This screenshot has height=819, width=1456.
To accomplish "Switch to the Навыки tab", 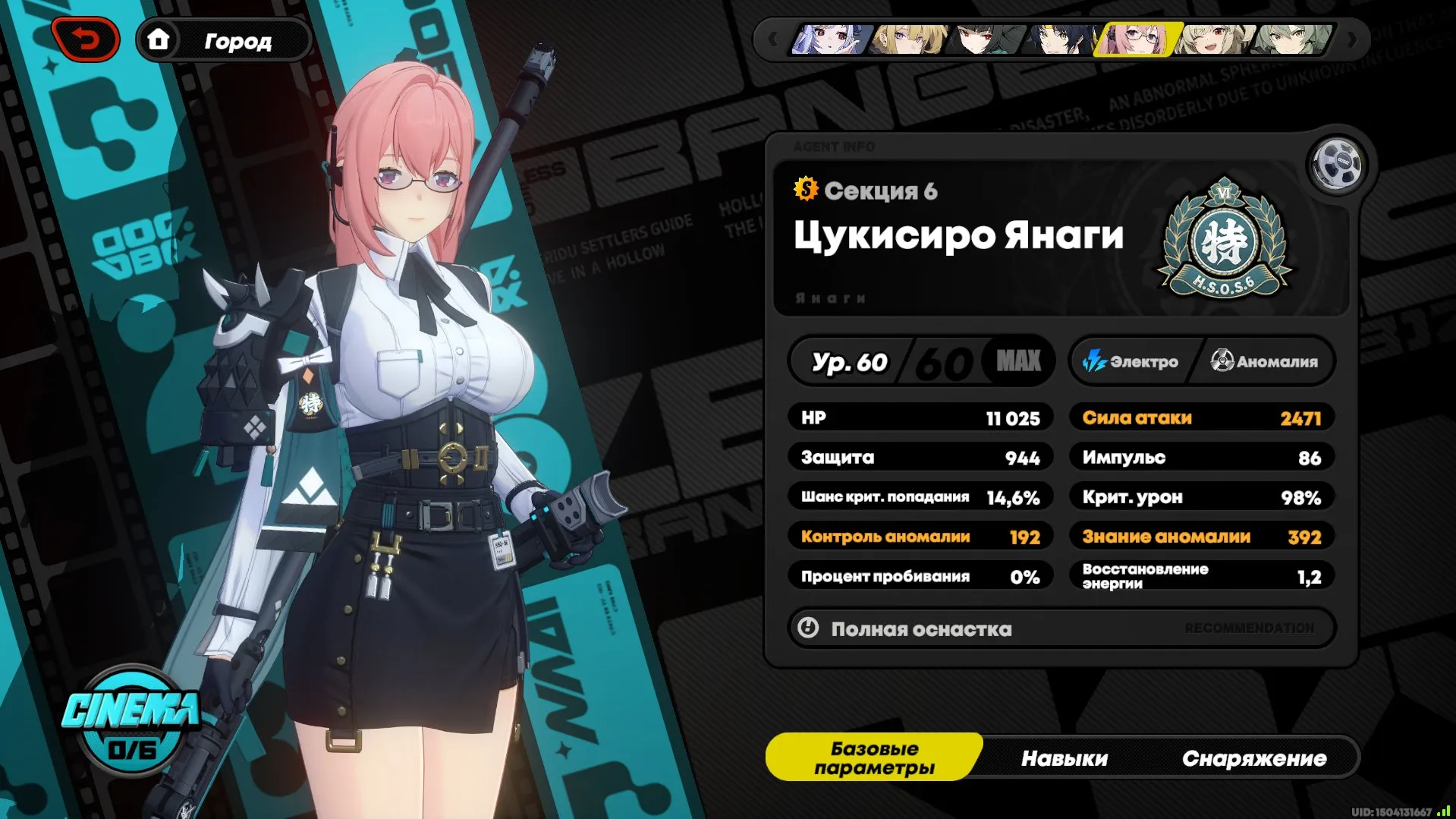I will pyautogui.click(x=1065, y=757).
